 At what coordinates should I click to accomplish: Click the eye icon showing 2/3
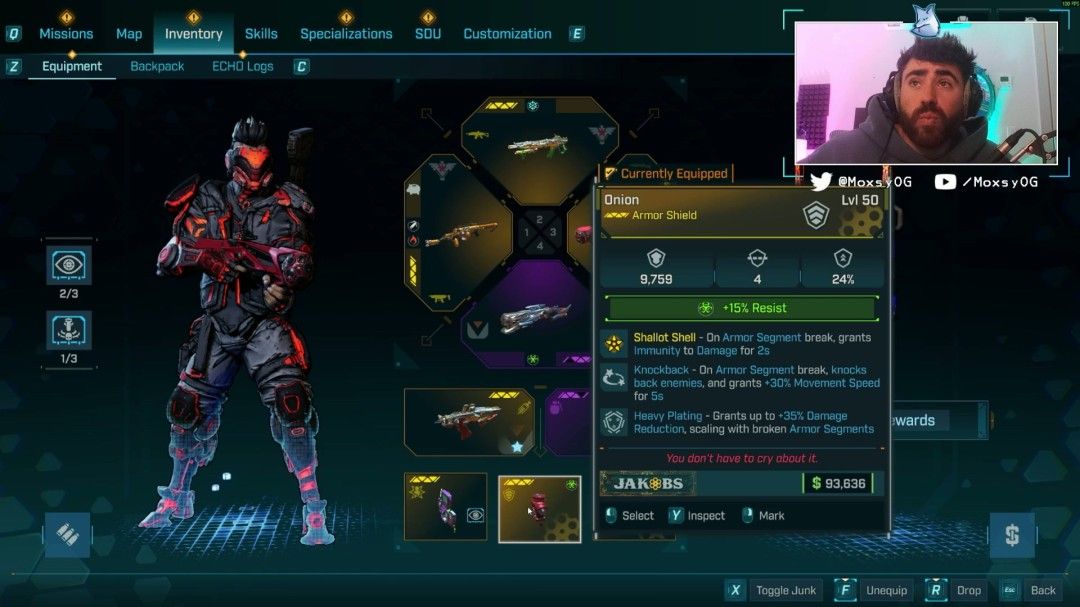pos(69,265)
